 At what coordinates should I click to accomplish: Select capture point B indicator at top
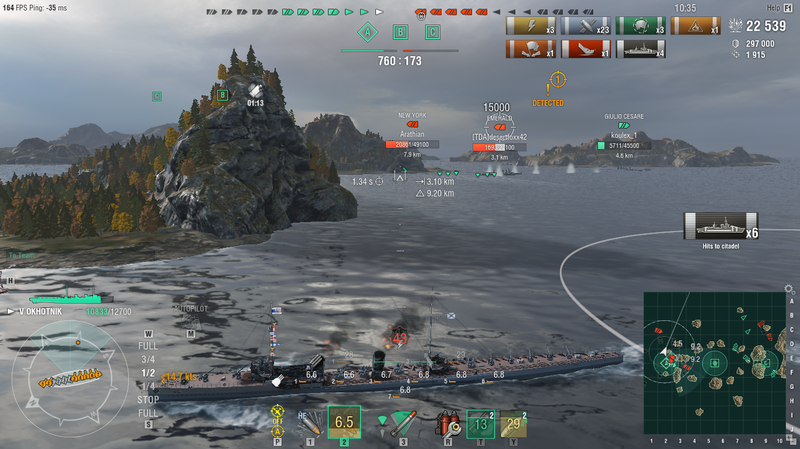400,32
